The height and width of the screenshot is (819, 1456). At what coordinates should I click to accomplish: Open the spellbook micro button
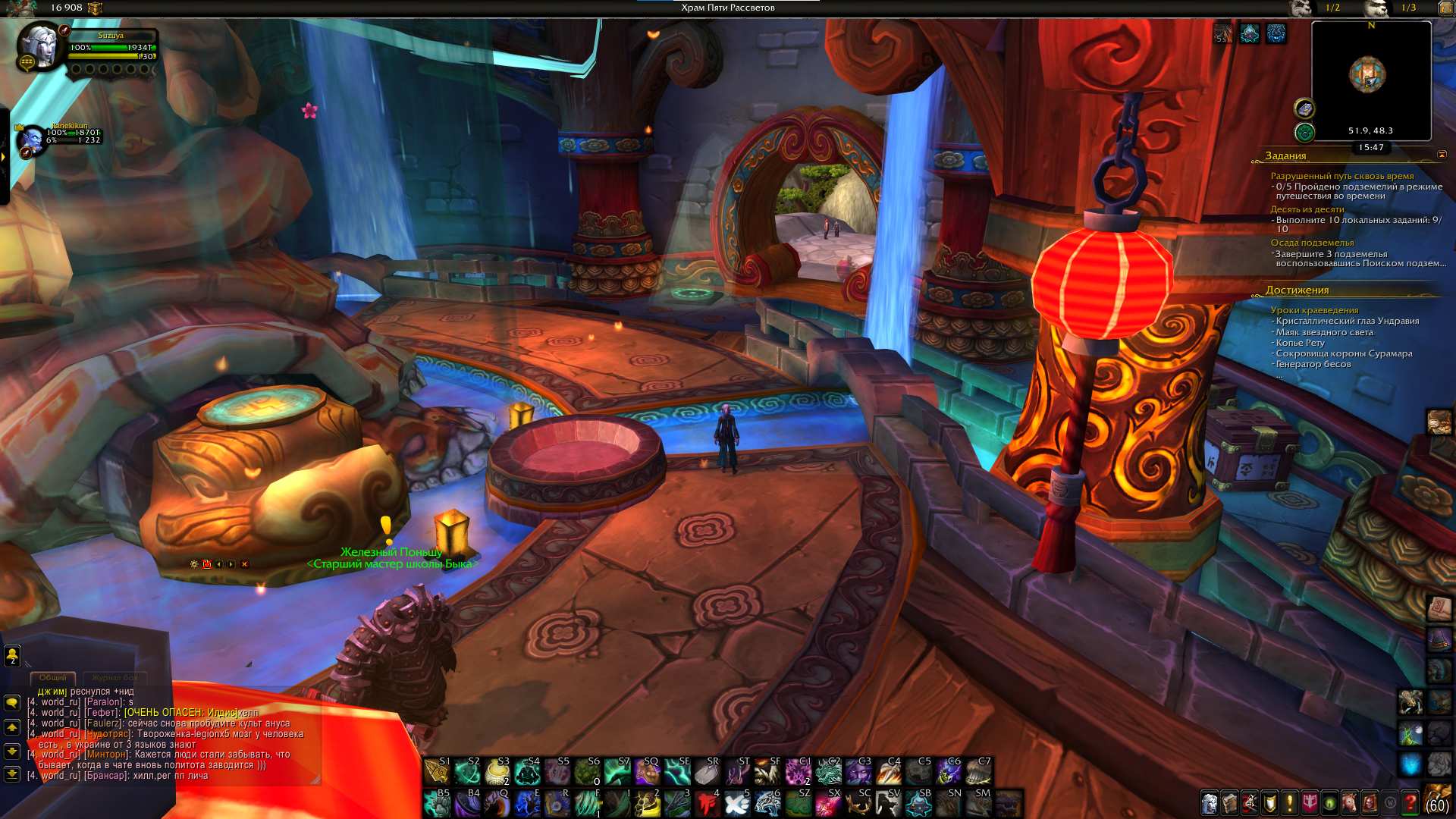pos(1229,802)
